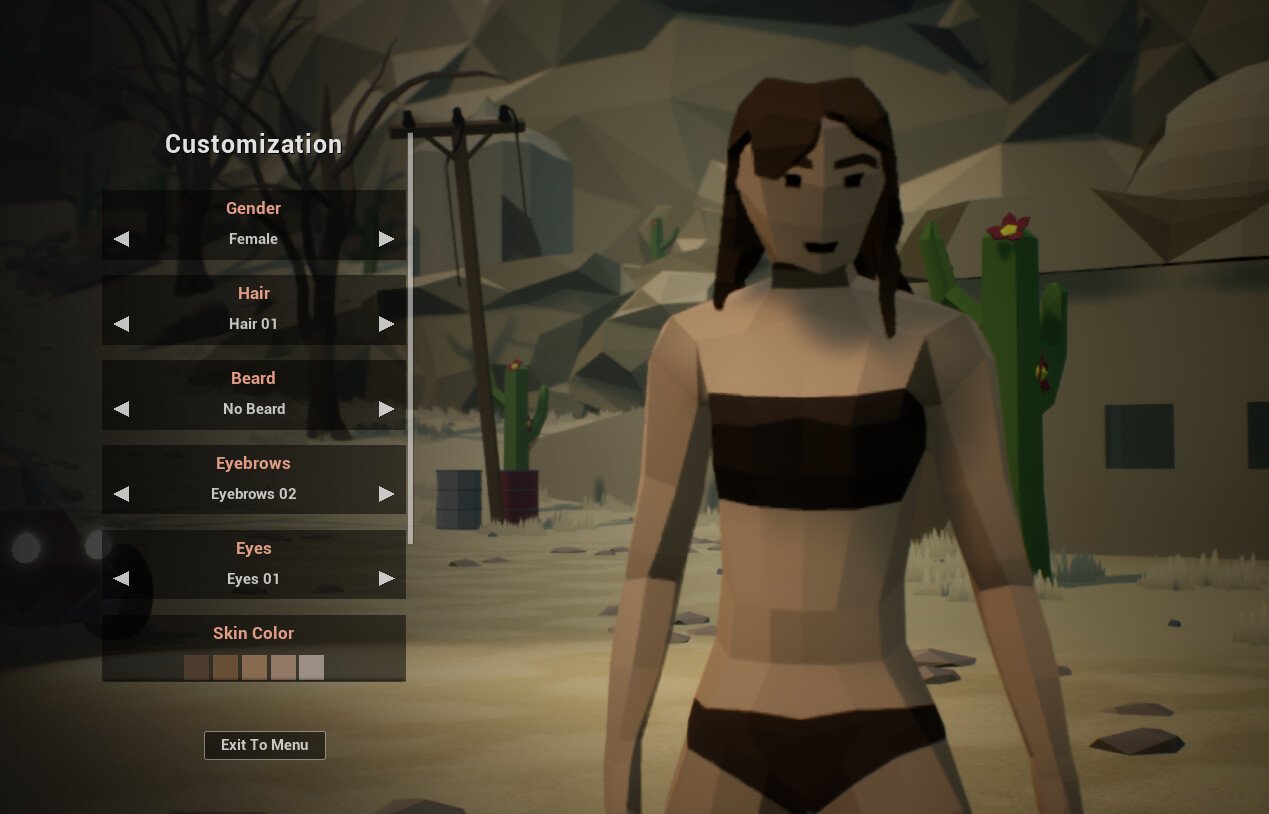This screenshot has height=814, width=1269.
Task: Change Eyes to the next option
Action: click(386, 579)
